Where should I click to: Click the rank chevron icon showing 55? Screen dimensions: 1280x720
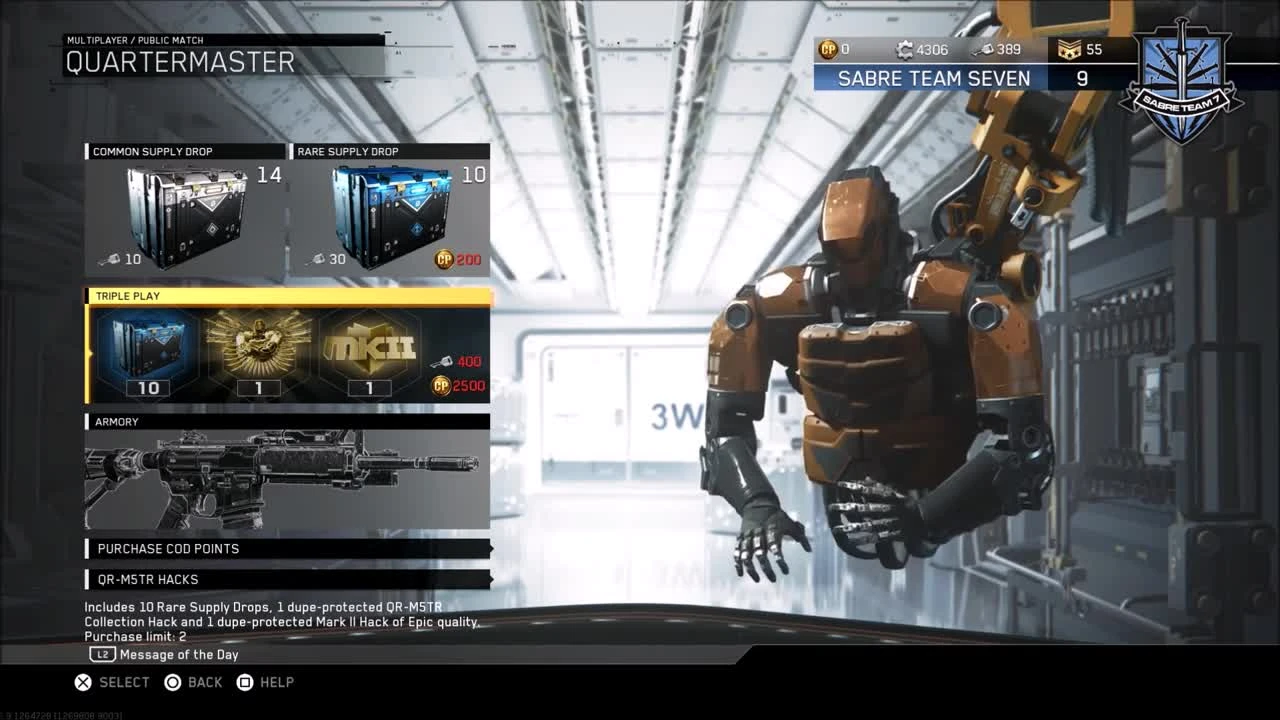[1069, 48]
